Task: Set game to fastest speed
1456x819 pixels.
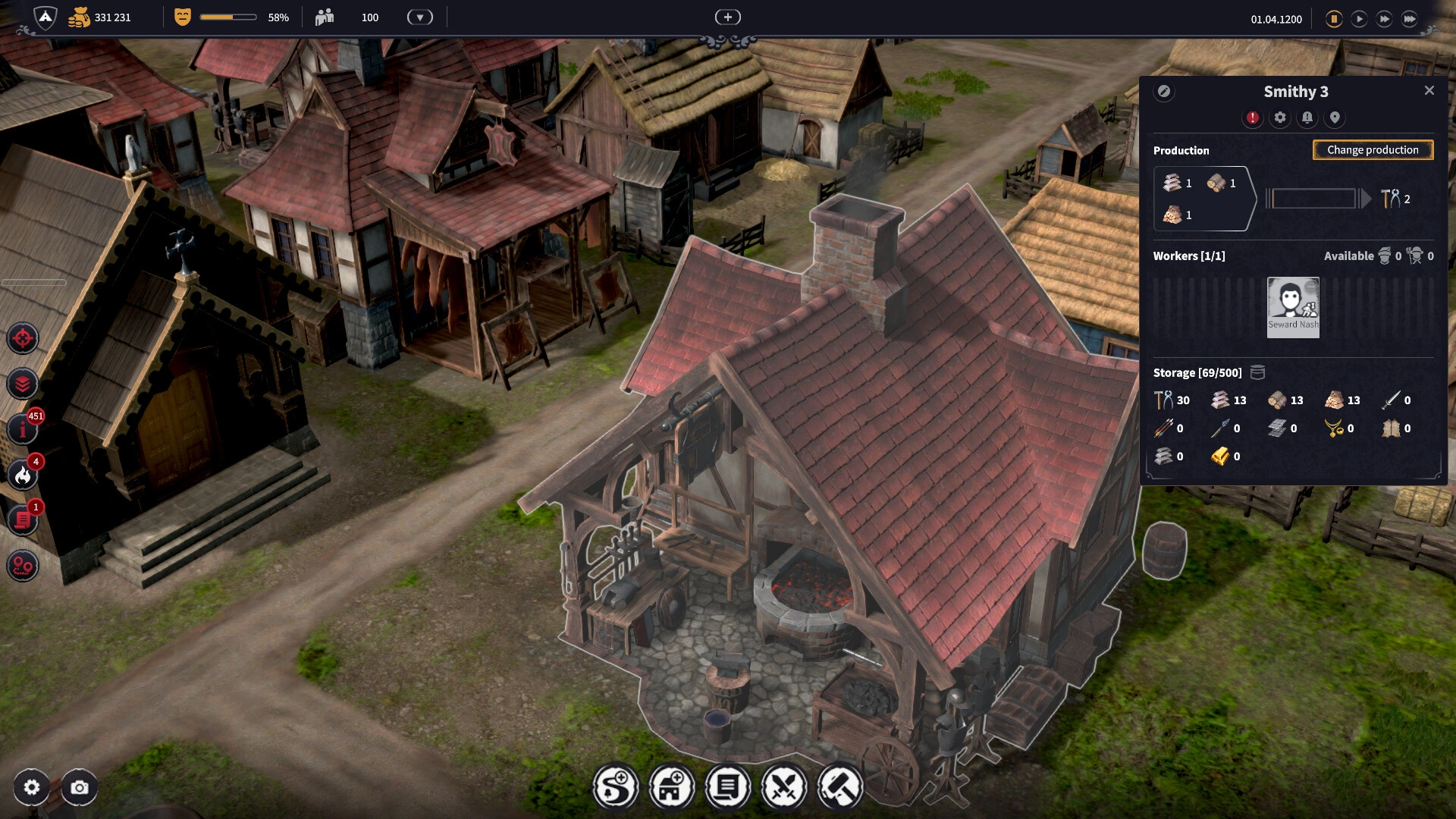Action: [1410, 19]
